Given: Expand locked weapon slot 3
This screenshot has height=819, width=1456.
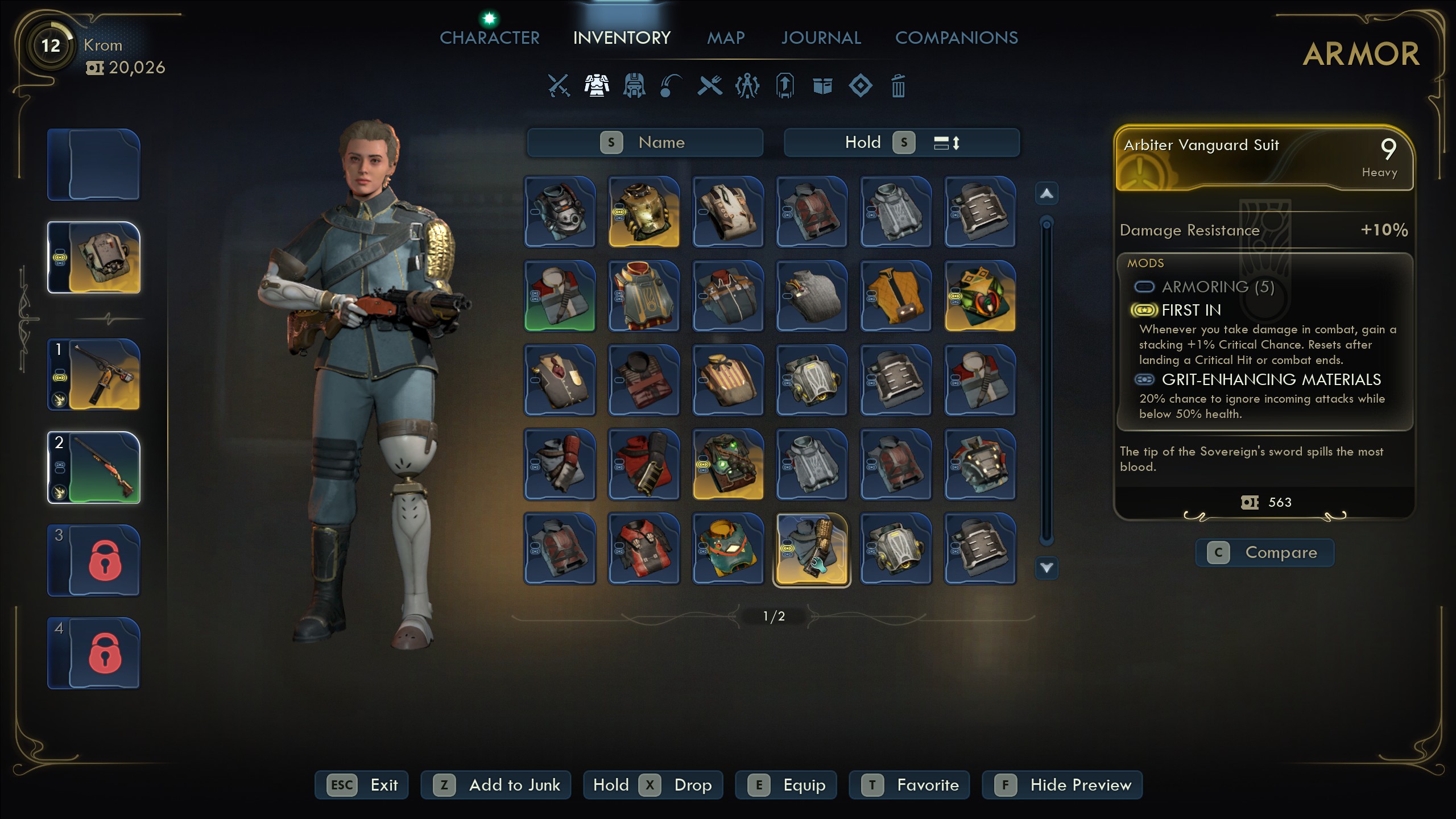Looking at the screenshot, I should point(93,560).
